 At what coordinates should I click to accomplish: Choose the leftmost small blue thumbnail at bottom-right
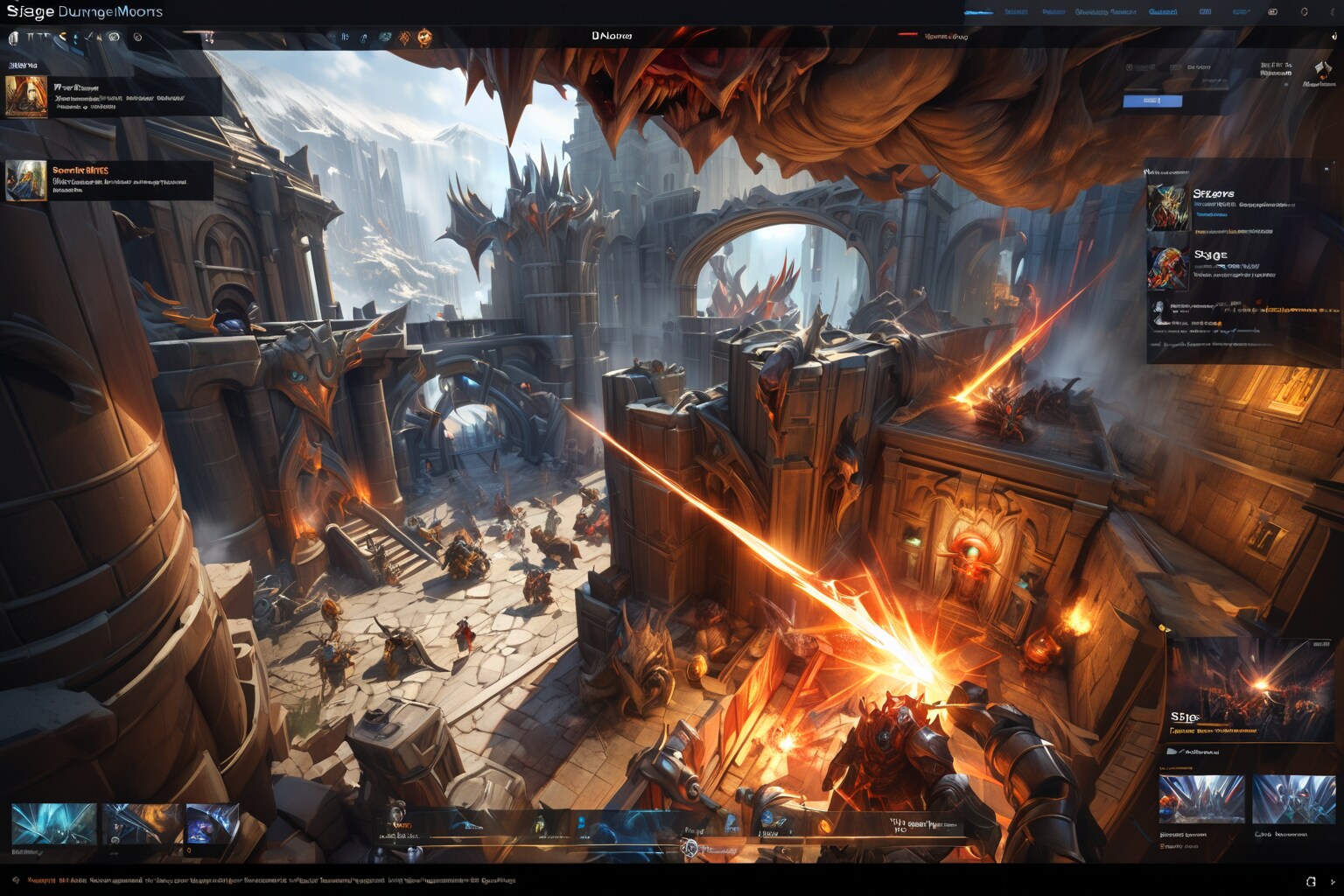[x=1201, y=799]
